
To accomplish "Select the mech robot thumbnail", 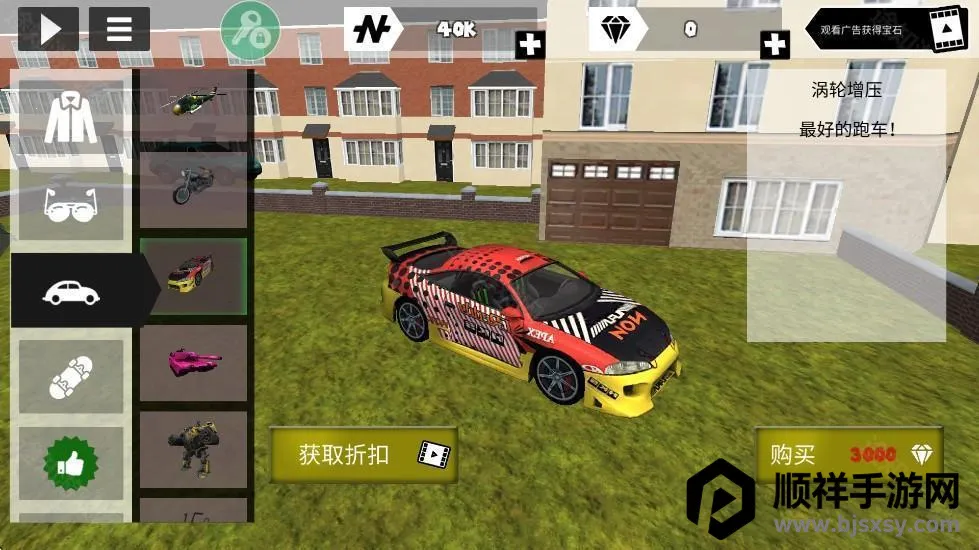I will [x=193, y=449].
